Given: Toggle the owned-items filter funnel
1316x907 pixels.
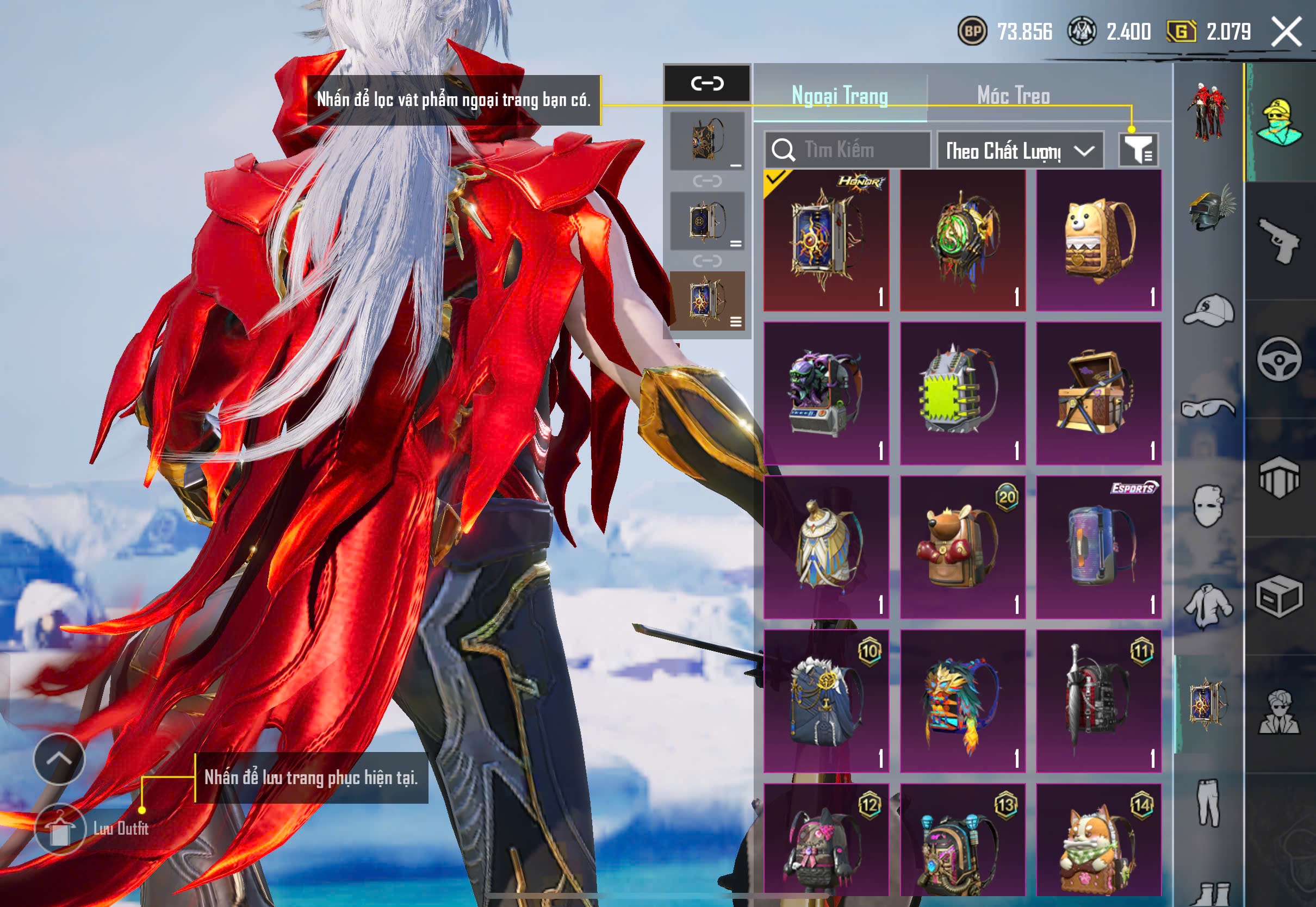Looking at the screenshot, I should [1138, 150].
